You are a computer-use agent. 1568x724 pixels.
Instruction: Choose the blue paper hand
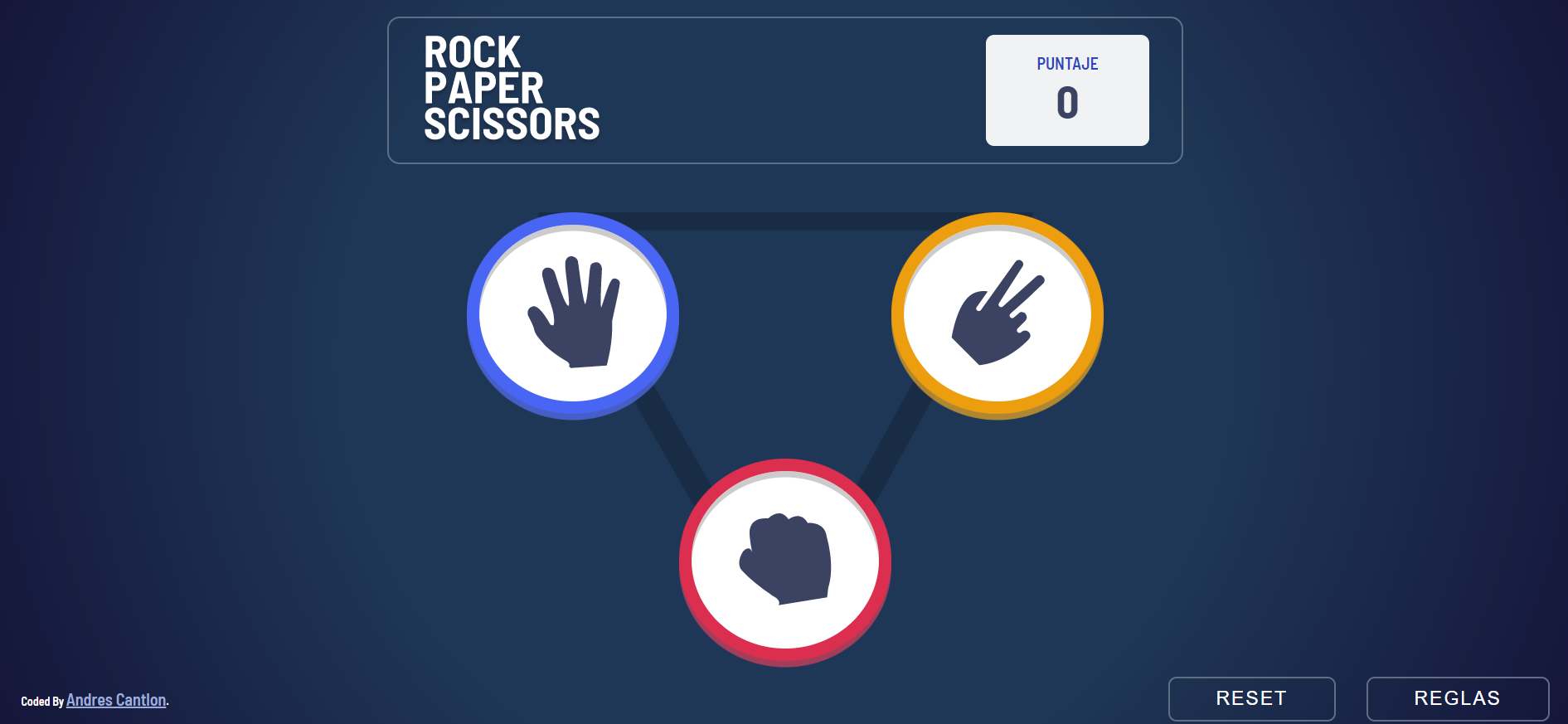[x=573, y=314]
